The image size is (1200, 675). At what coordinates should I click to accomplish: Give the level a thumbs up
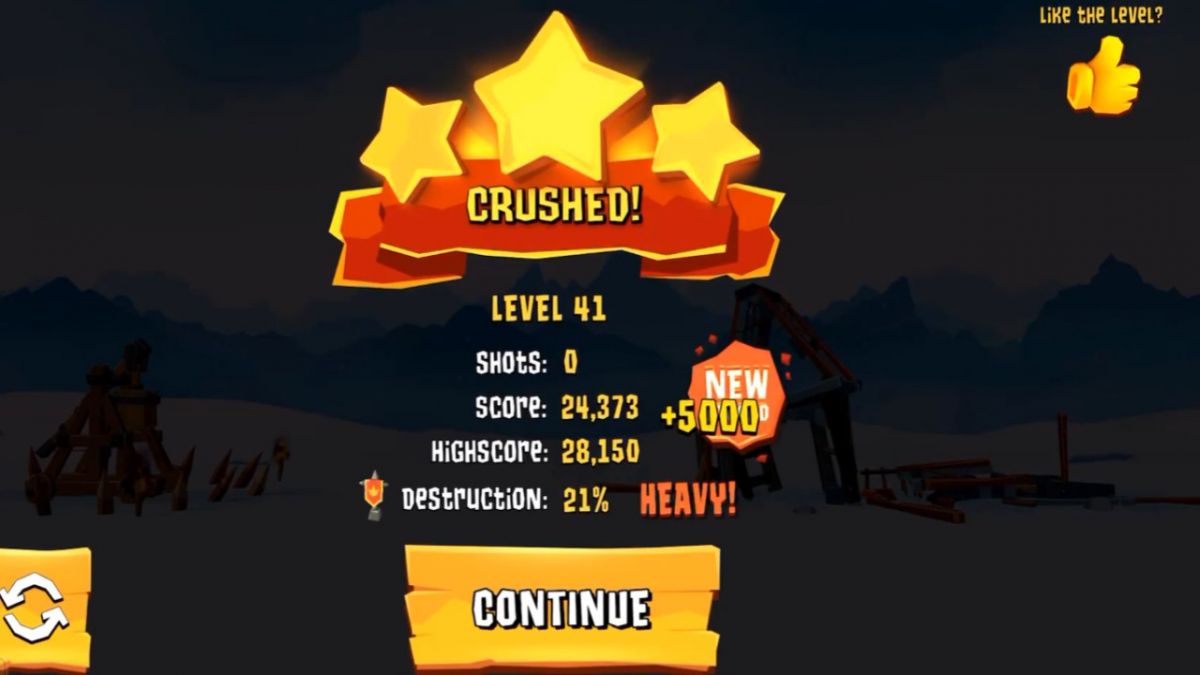coord(1103,76)
